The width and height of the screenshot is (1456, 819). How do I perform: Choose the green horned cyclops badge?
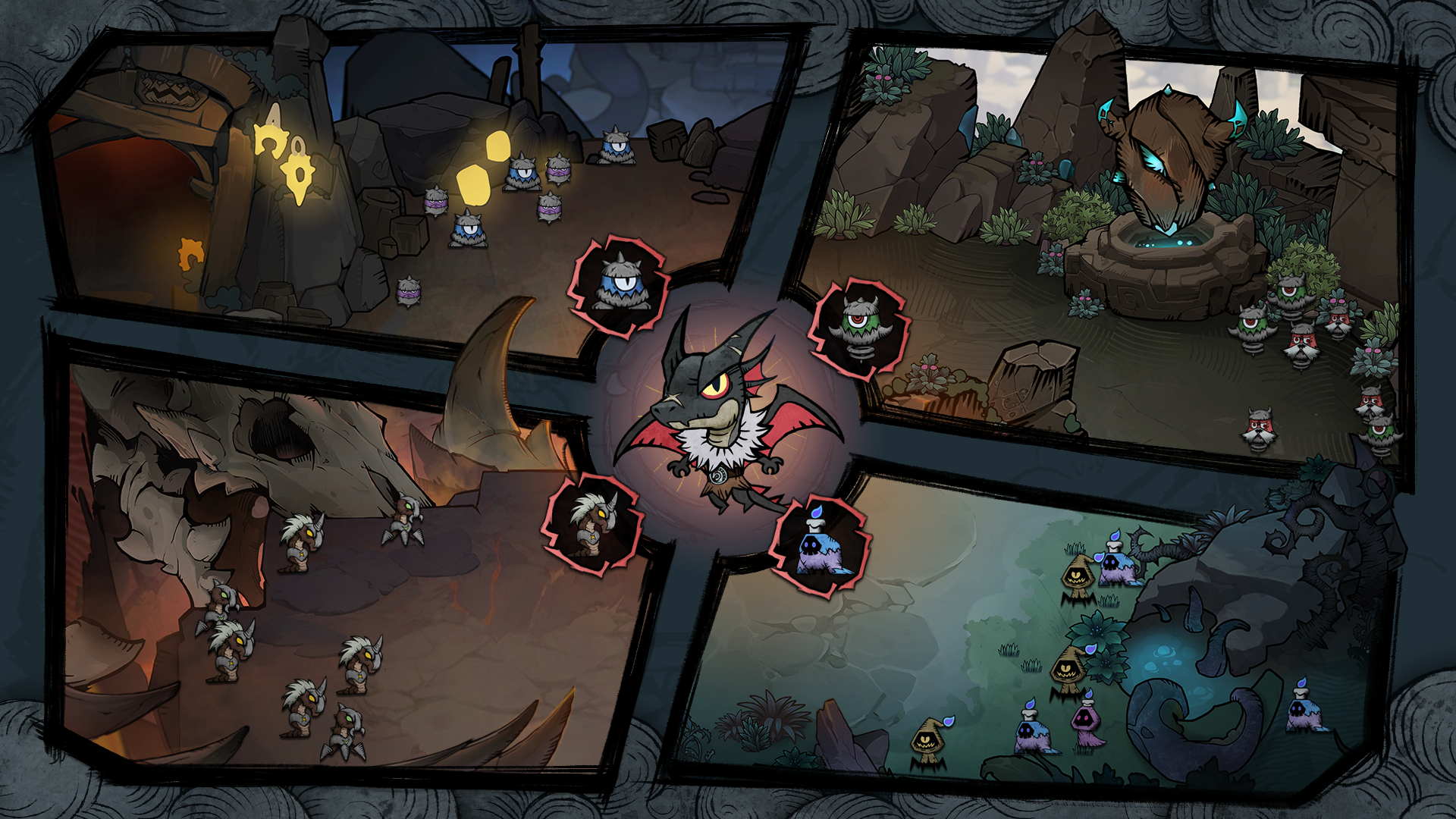[x=858, y=328]
